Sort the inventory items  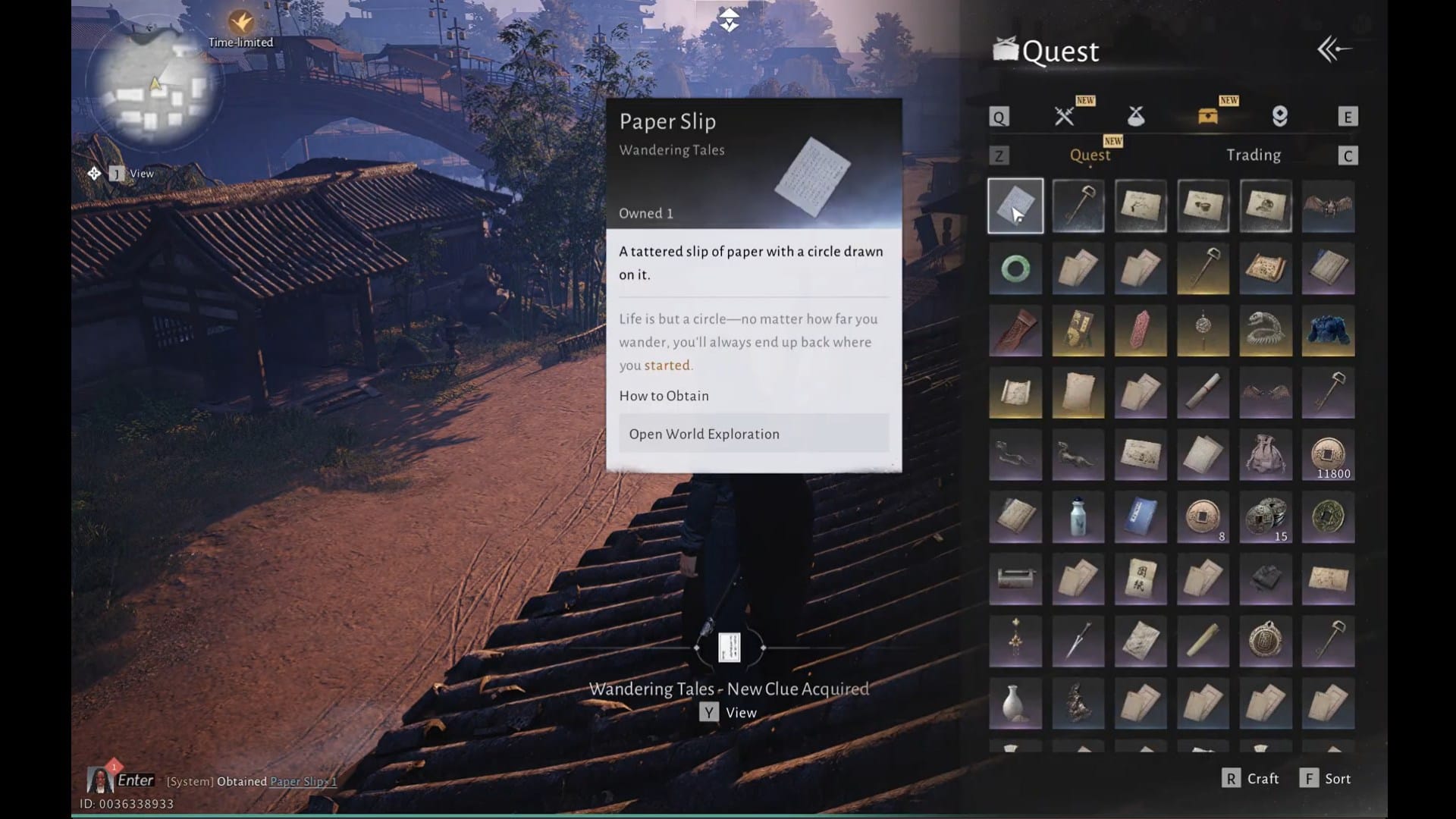click(x=1326, y=779)
